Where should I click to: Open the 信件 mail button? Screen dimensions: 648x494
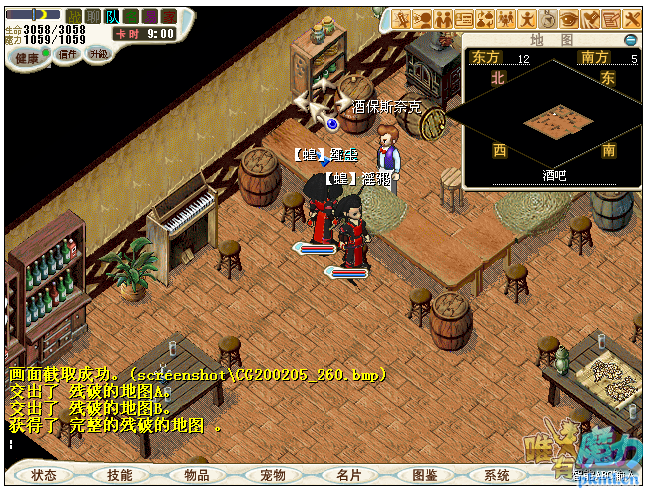tap(69, 54)
